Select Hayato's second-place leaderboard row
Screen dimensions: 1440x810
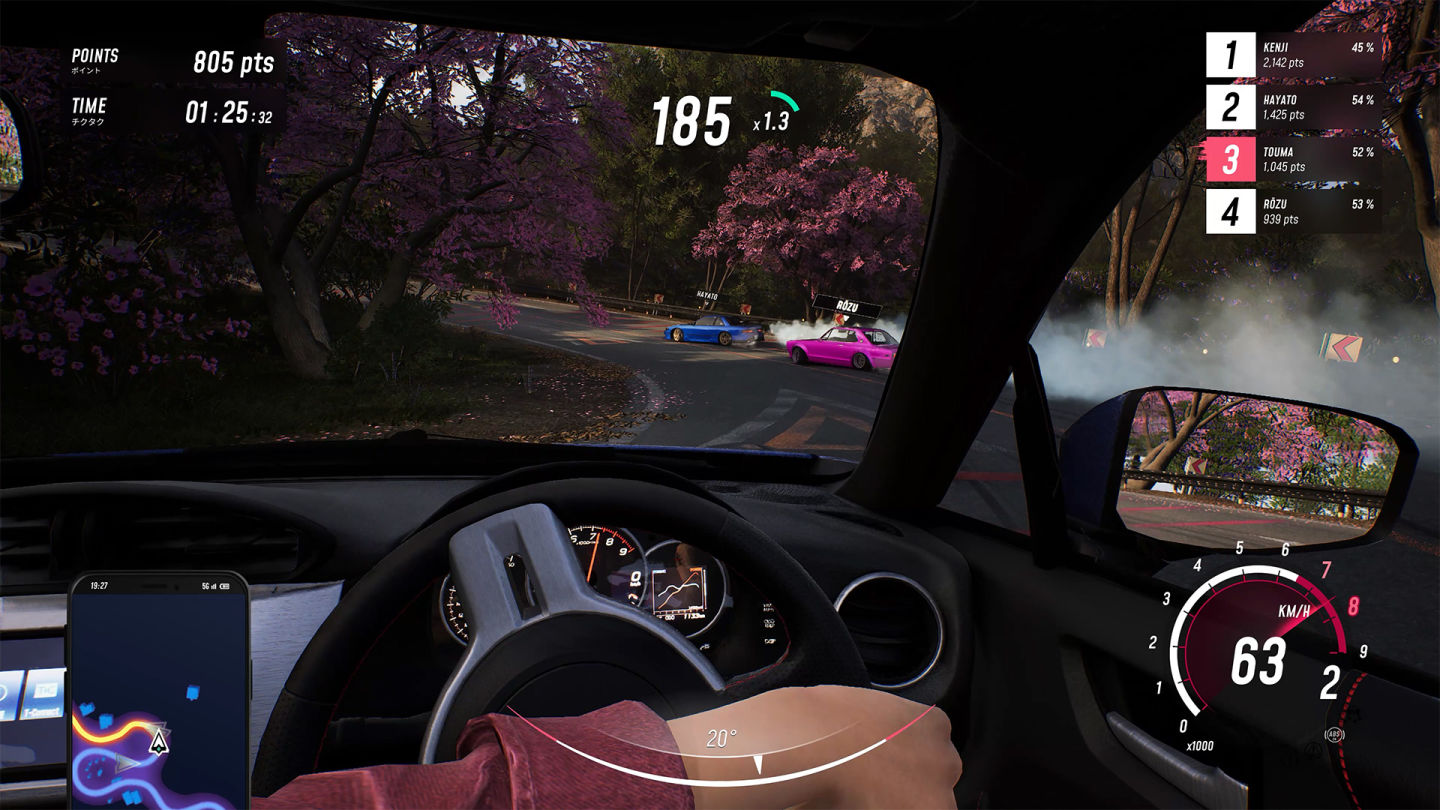[x=1292, y=107]
